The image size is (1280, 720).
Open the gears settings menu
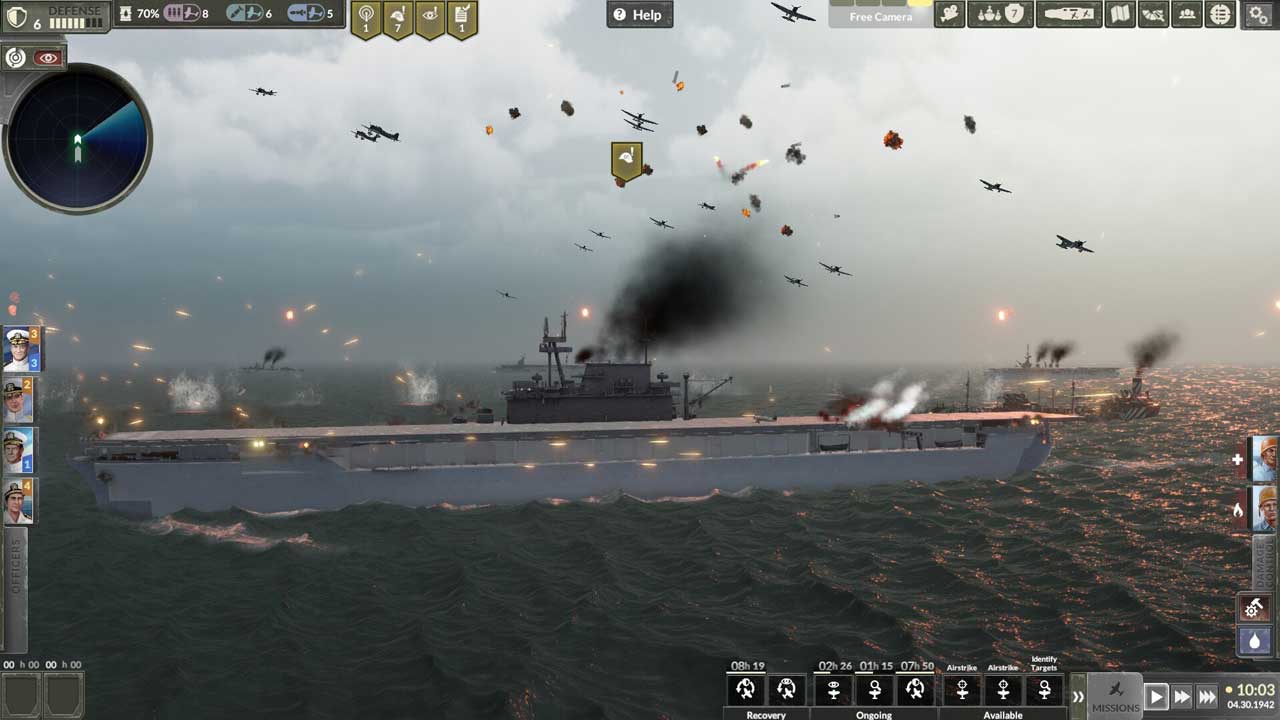coord(1258,15)
